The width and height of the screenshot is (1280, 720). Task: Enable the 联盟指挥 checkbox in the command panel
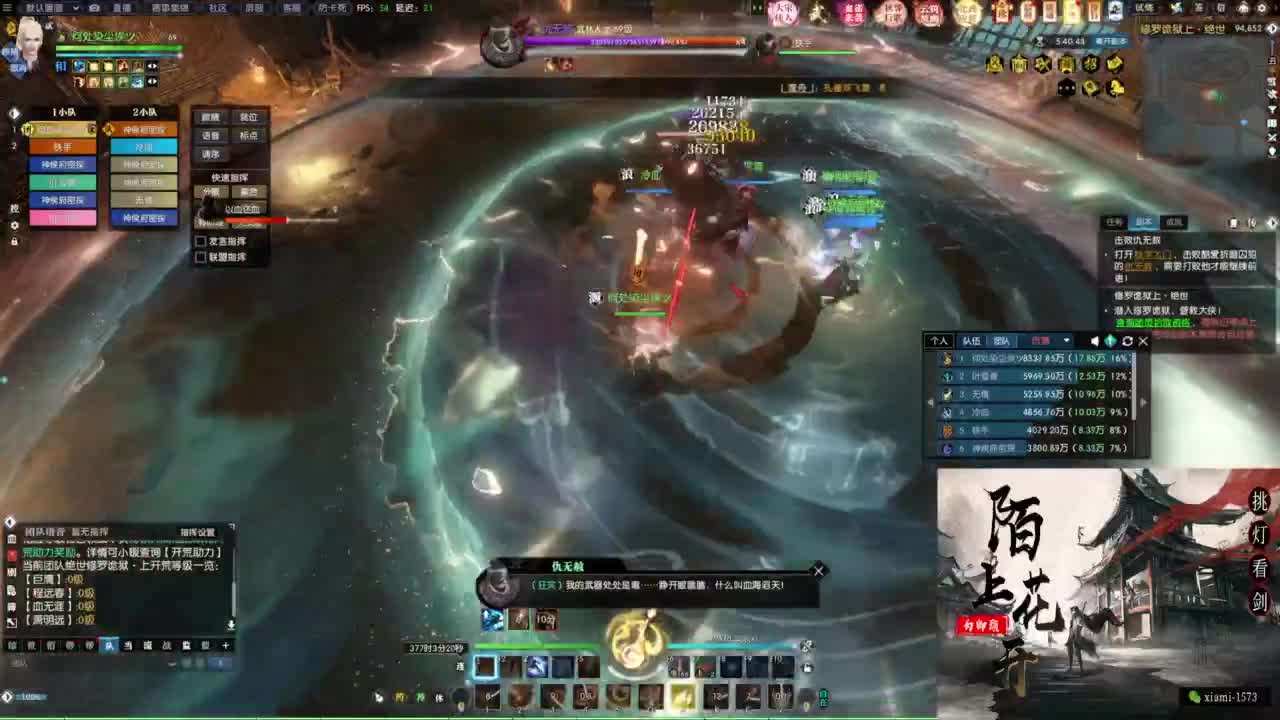(200, 257)
